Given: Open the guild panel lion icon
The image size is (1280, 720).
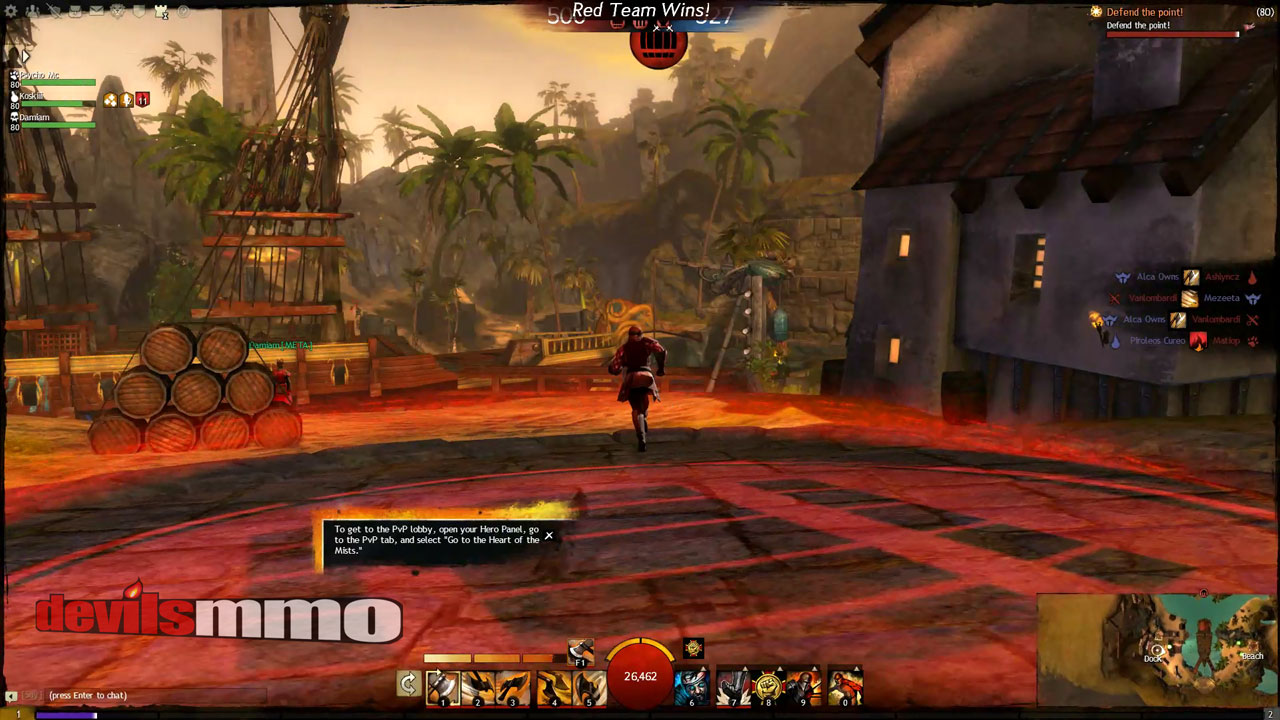Looking at the screenshot, I should tap(117, 11).
